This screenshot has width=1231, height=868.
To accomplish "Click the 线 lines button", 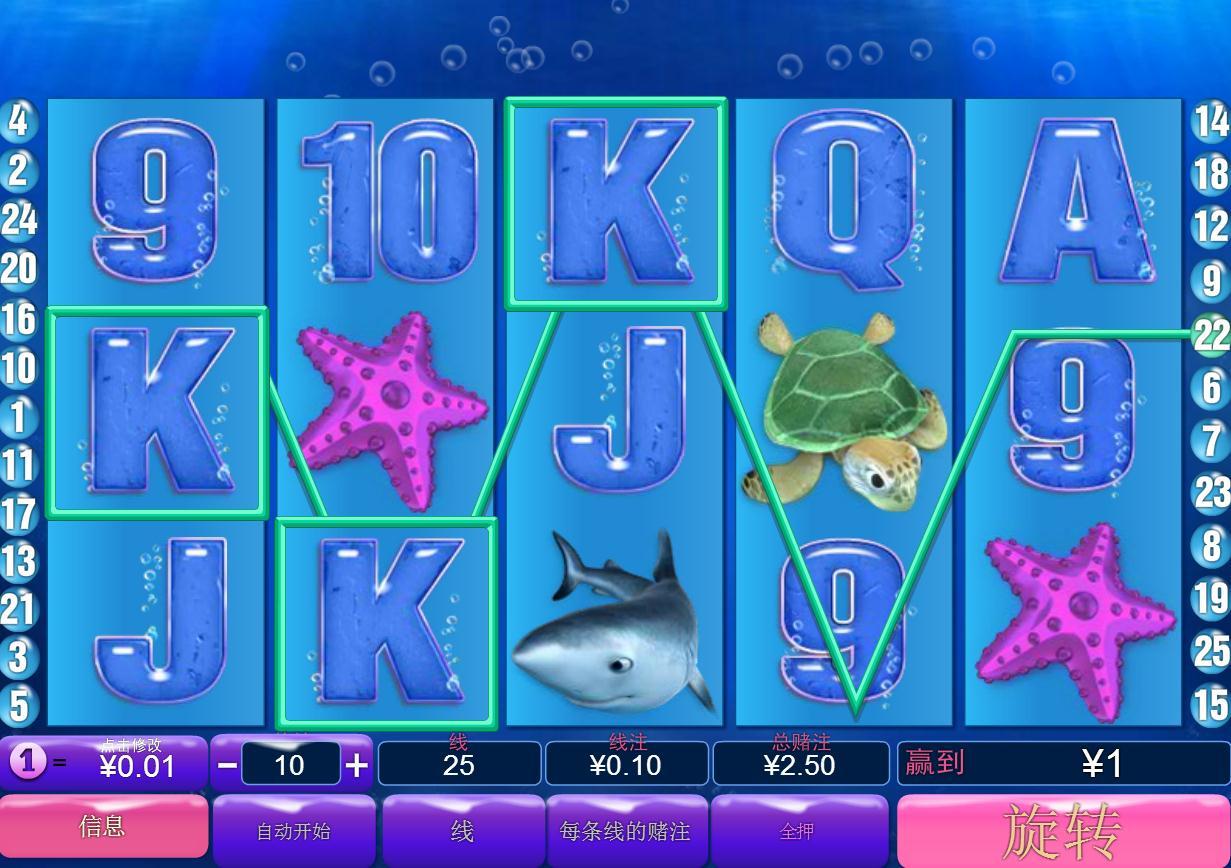I will [x=461, y=831].
